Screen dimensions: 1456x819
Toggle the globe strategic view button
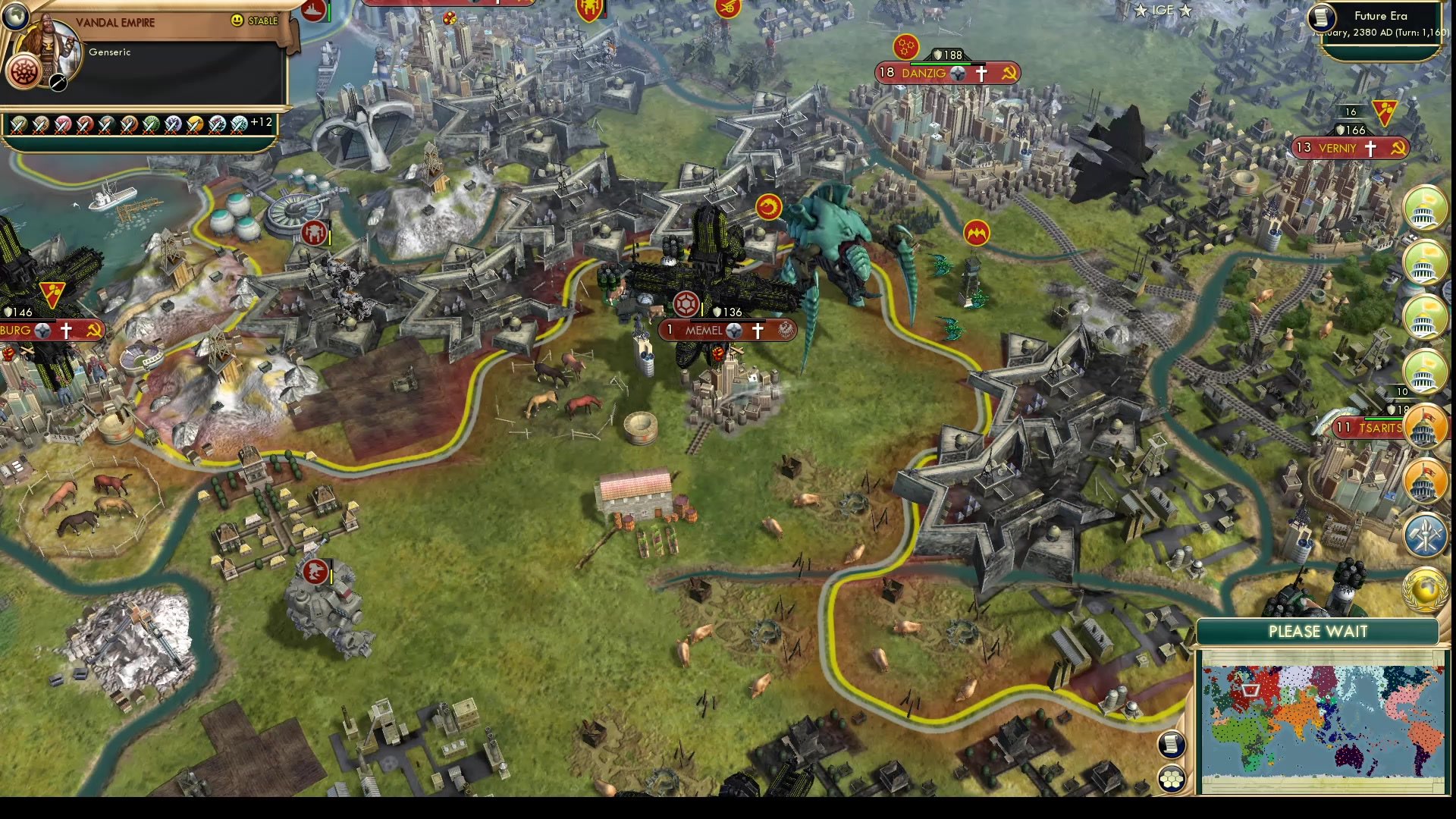(x=14, y=17)
